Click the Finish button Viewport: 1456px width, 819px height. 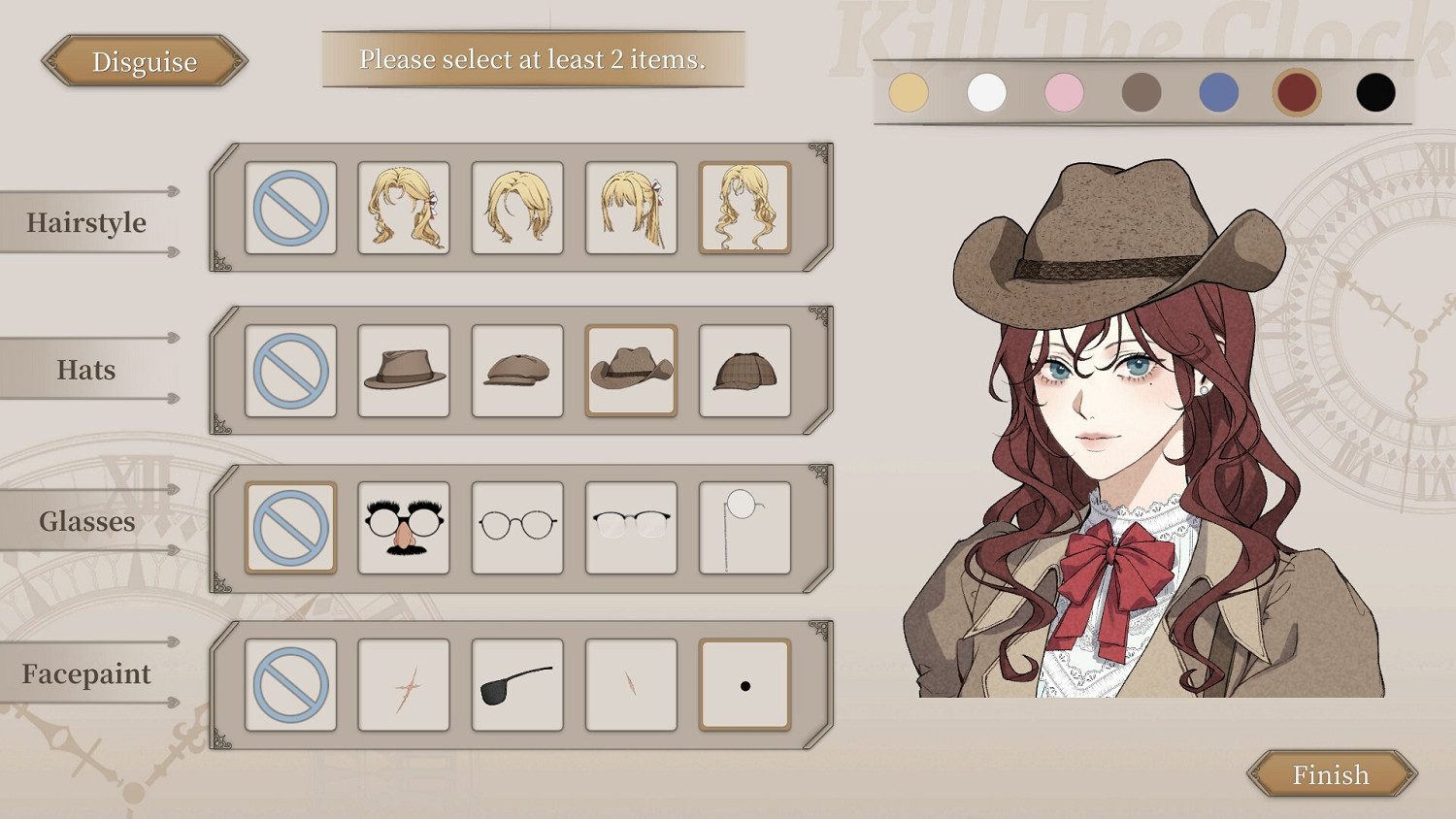(x=1330, y=774)
